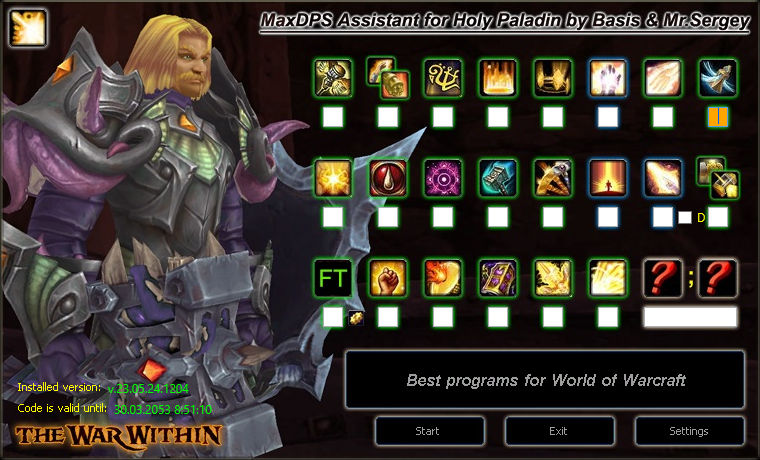Viewport: 760px width, 460px height.
Task: Toggle the orange highlighted checkbox
Action: click(718, 117)
